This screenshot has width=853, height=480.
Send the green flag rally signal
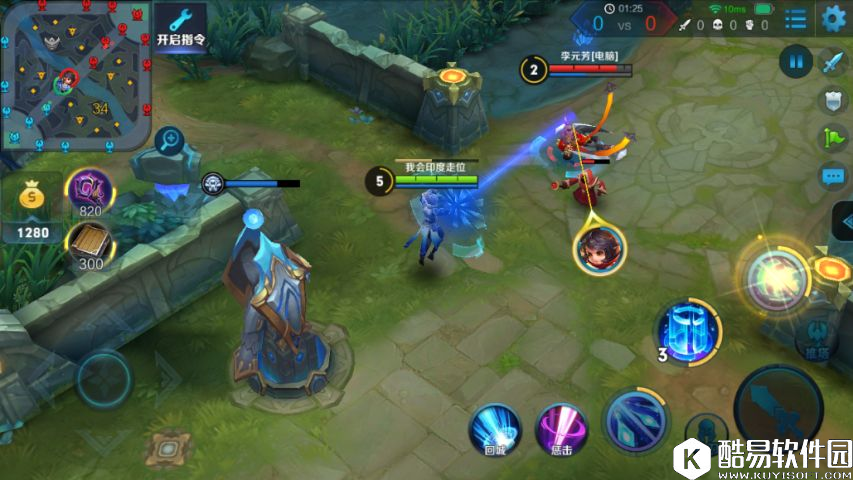pyautogui.click(x=833, y=138)
